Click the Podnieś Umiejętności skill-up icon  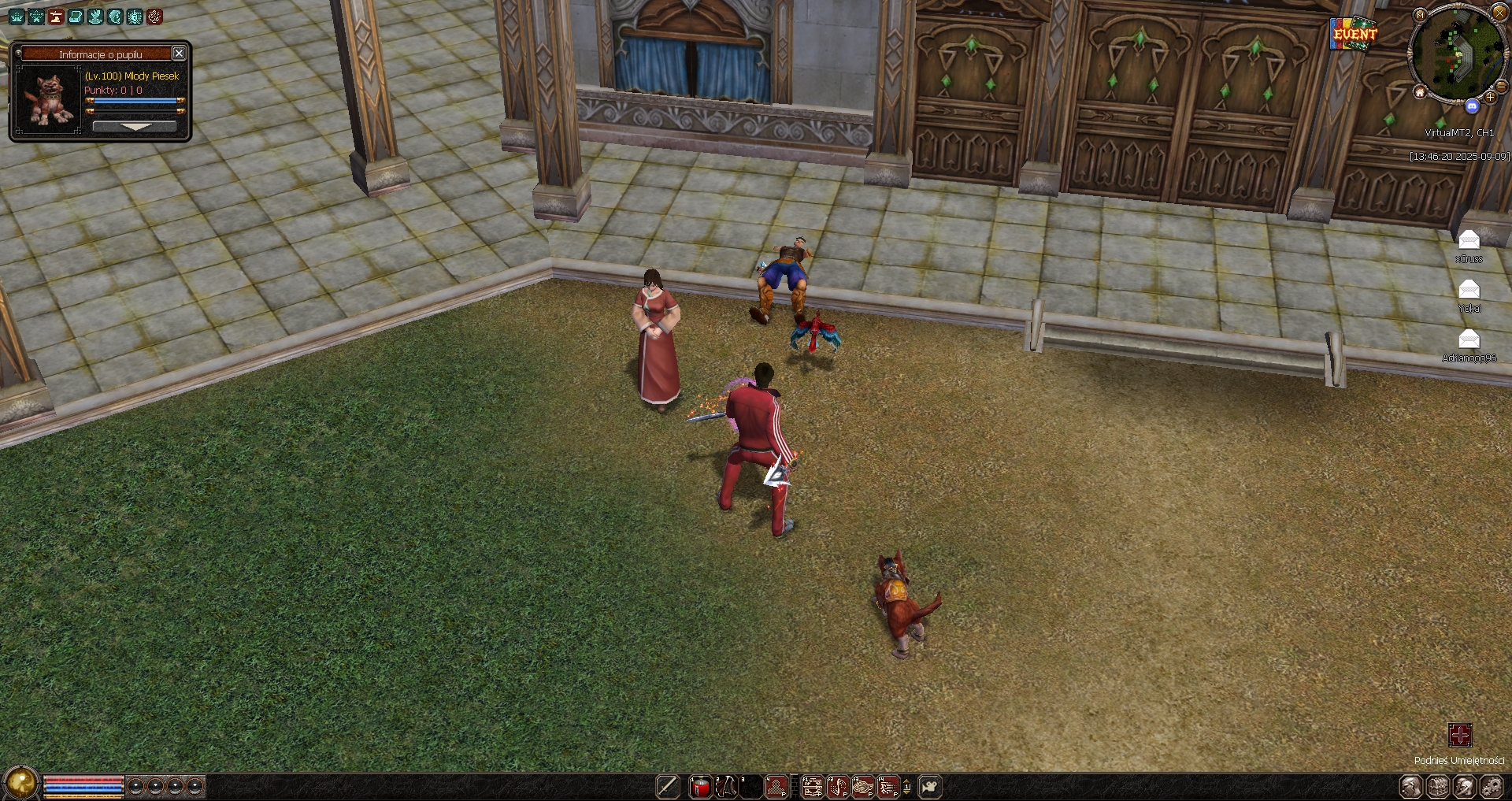pos(1459,736)
